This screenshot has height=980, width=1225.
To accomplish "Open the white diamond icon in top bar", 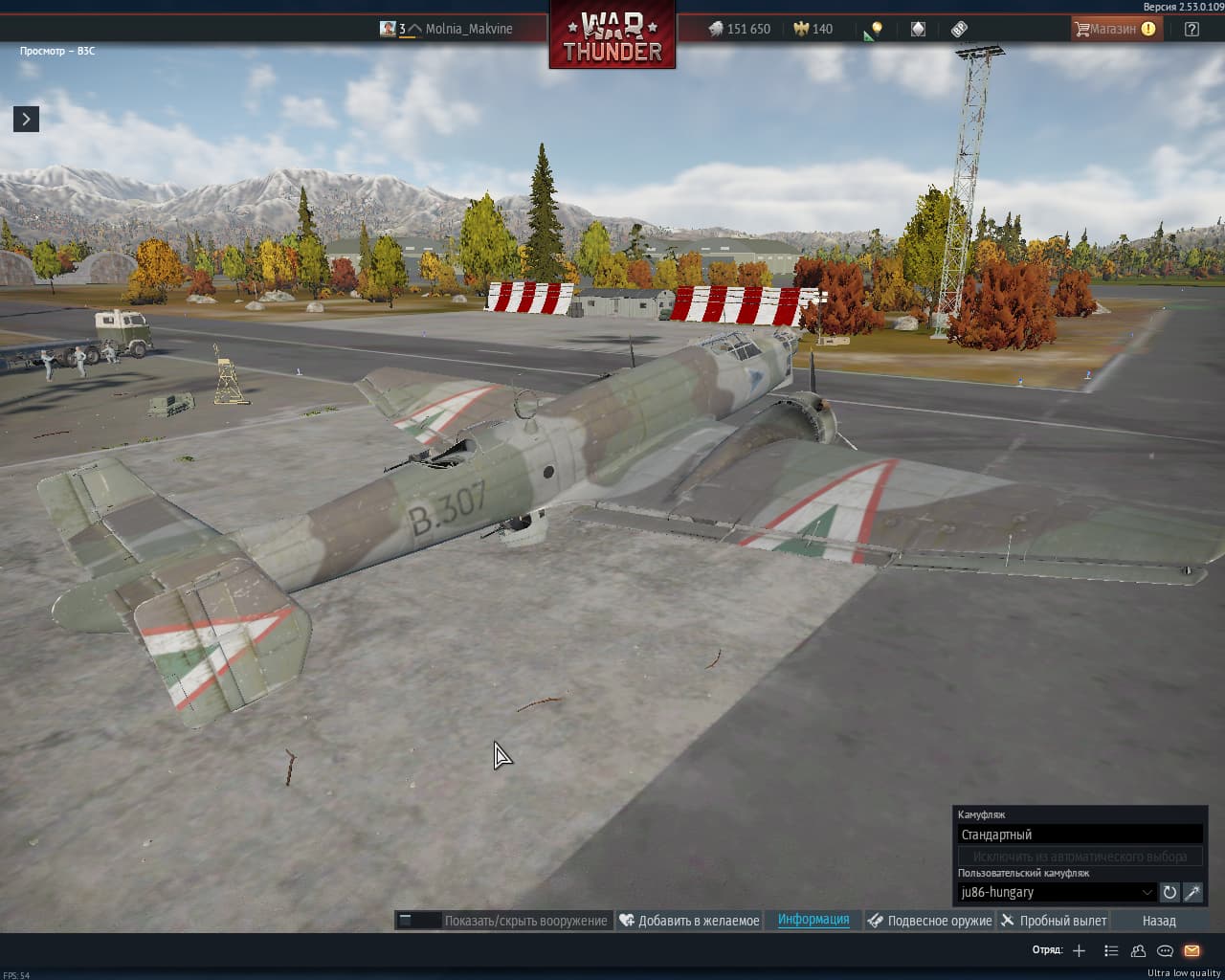I will [918, 29].
